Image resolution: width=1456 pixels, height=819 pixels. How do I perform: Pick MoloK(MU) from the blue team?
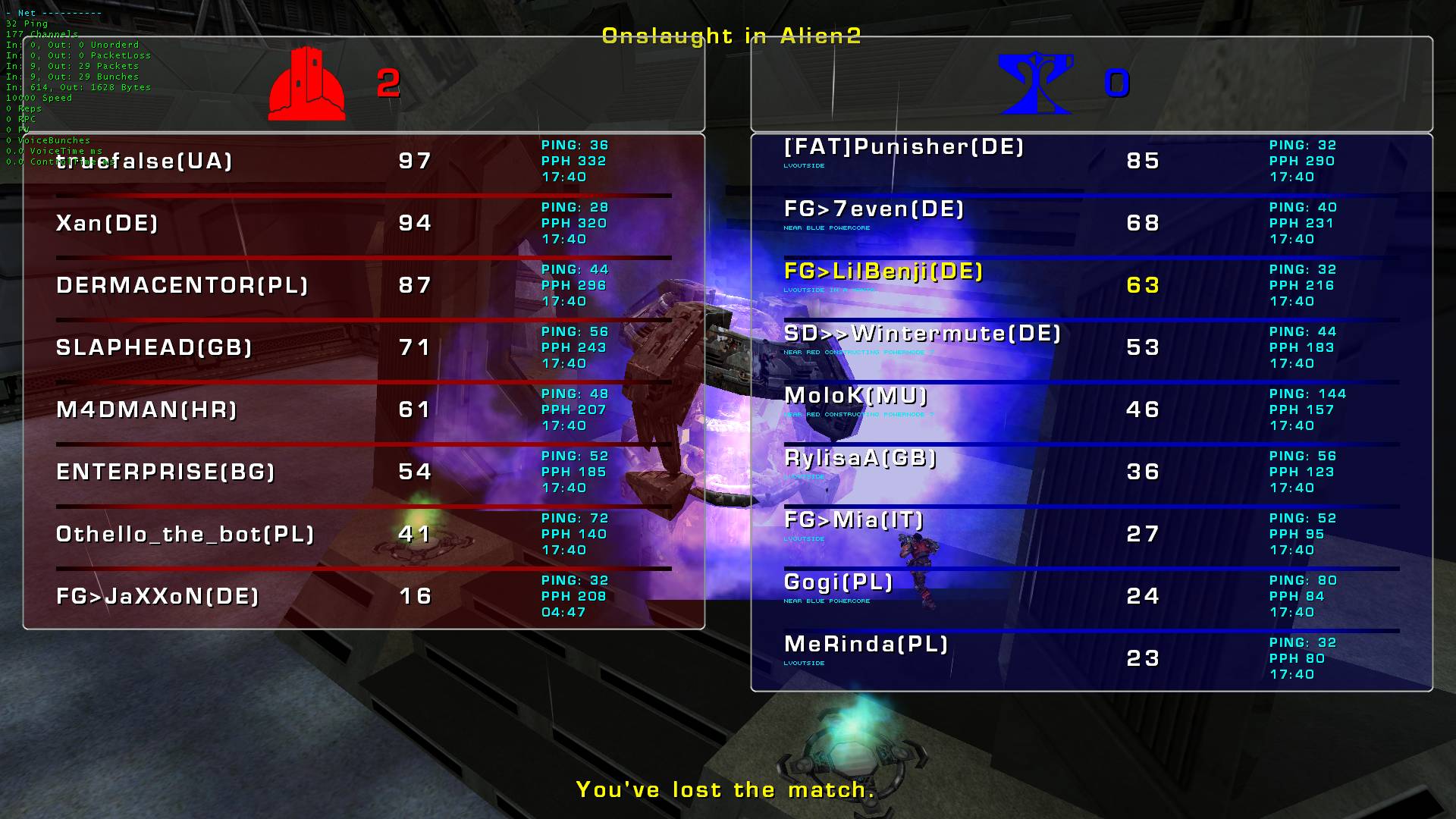[855, 395]
